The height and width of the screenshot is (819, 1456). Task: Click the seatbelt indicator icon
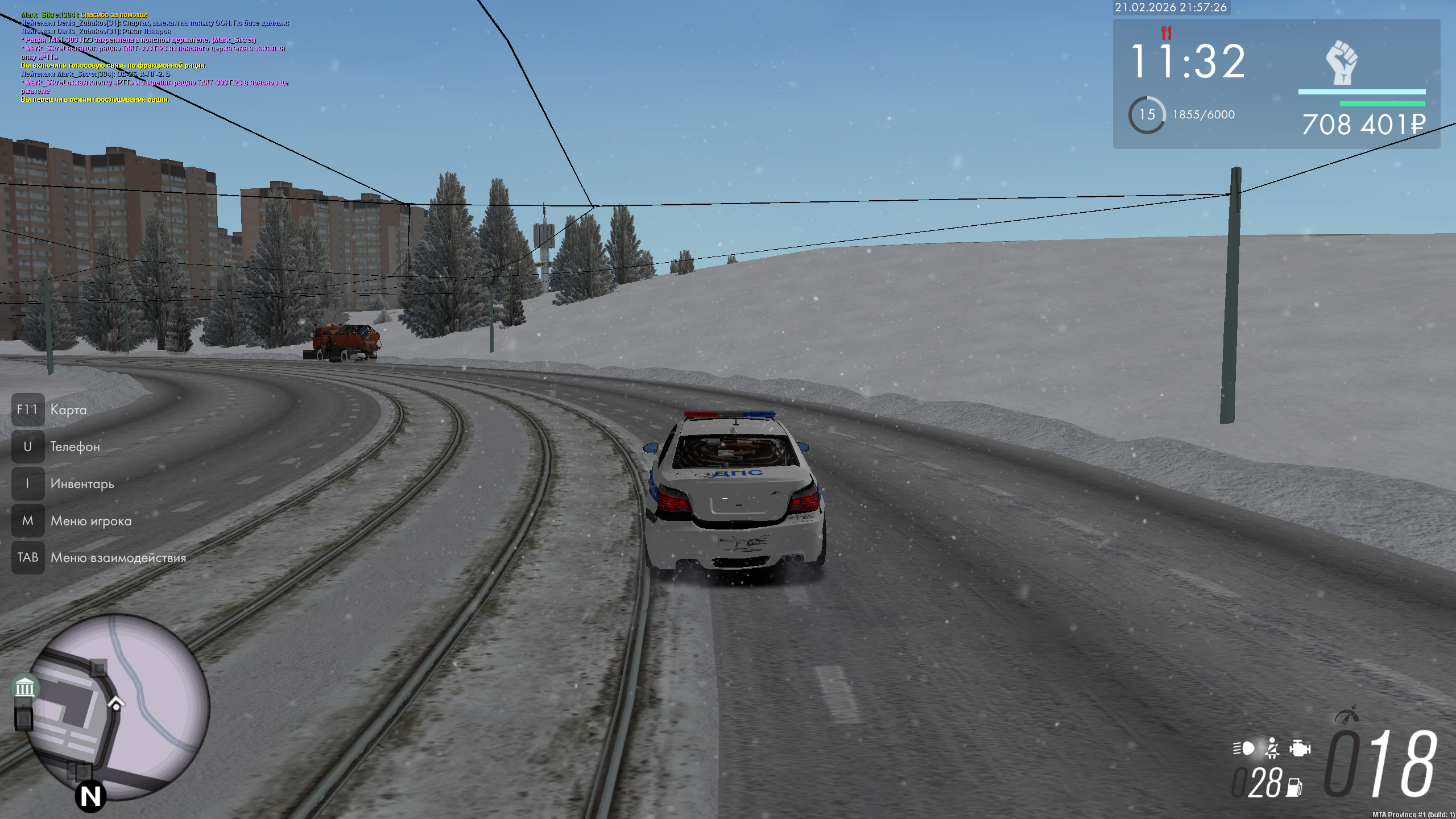(1272, 748)
